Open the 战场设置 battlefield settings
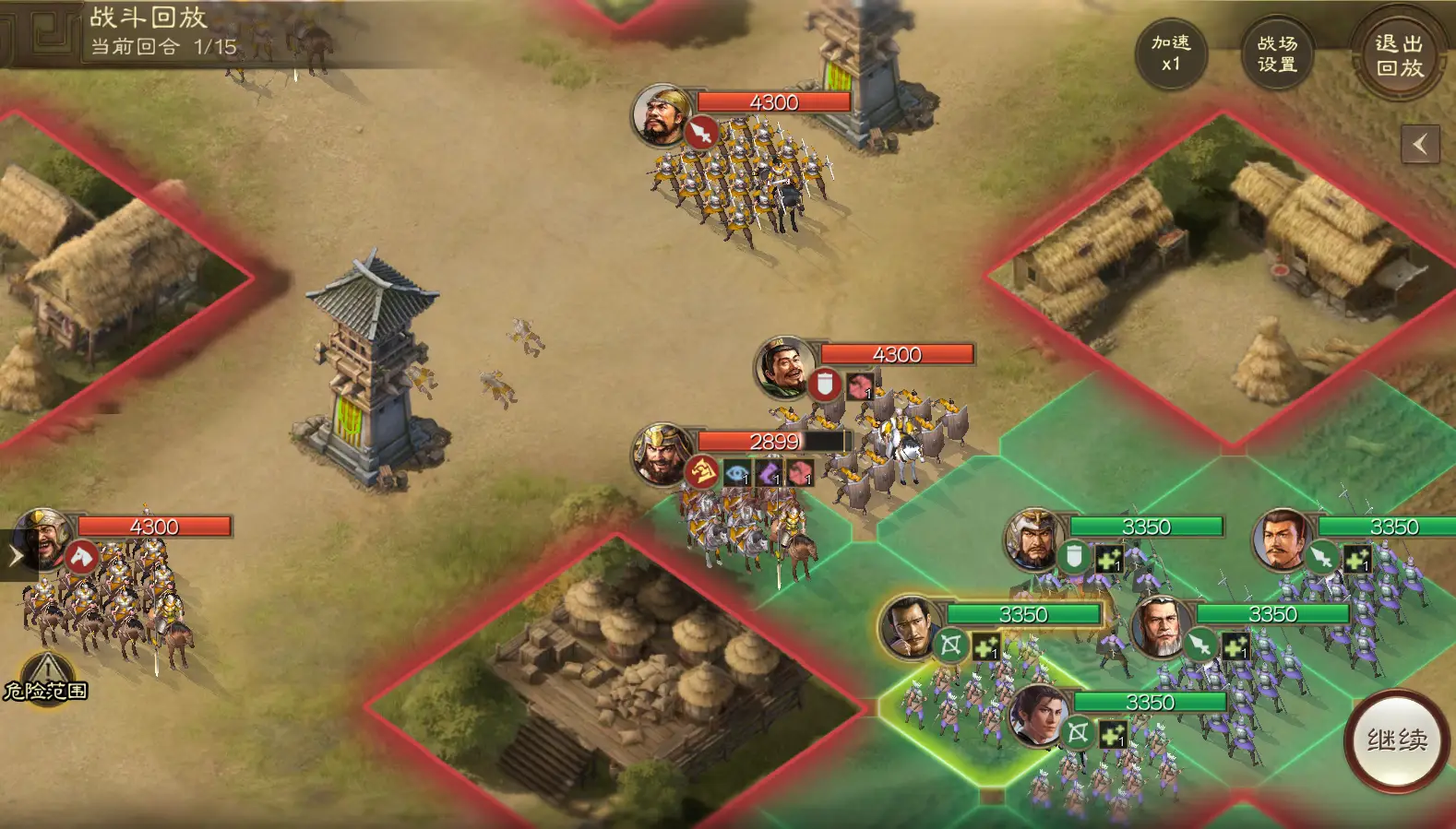 pos(1277,53)
